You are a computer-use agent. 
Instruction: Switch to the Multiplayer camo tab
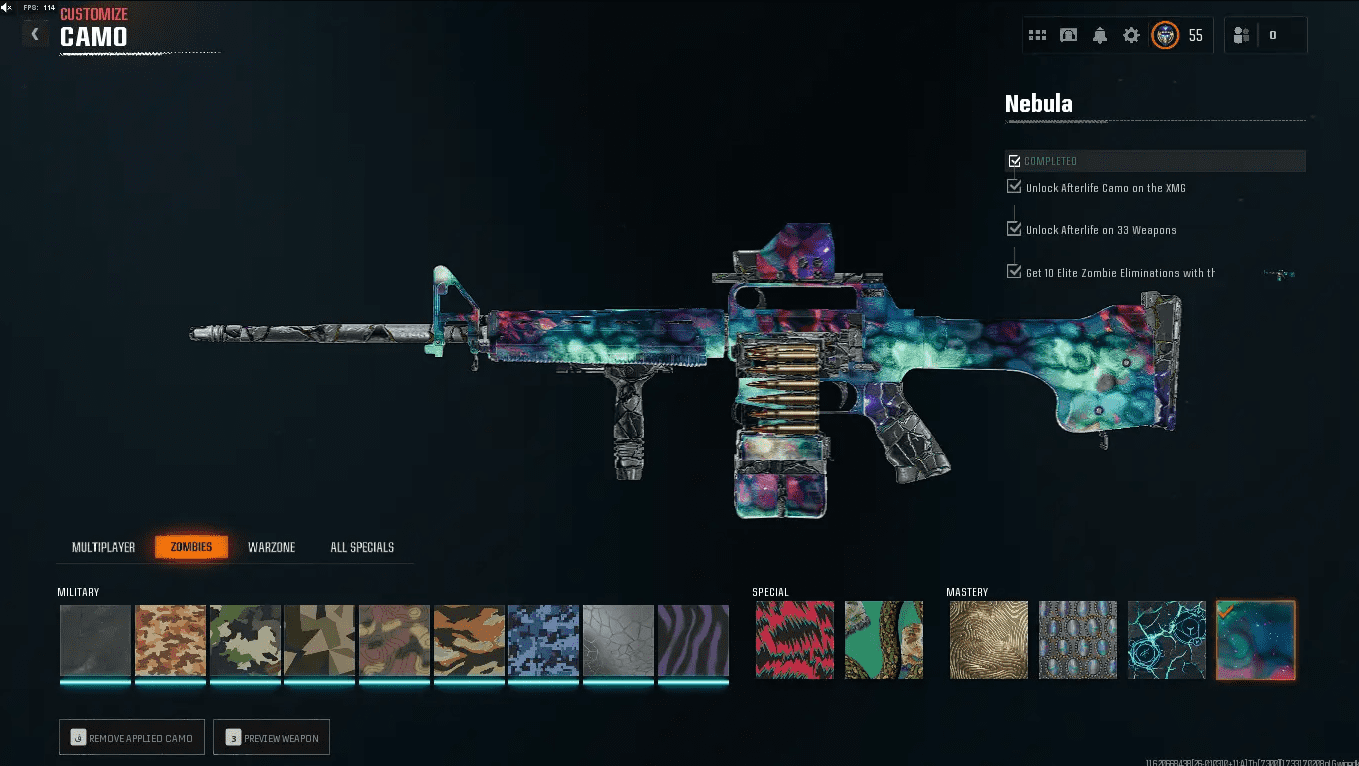pyautogui.click(x=103, y=547)
